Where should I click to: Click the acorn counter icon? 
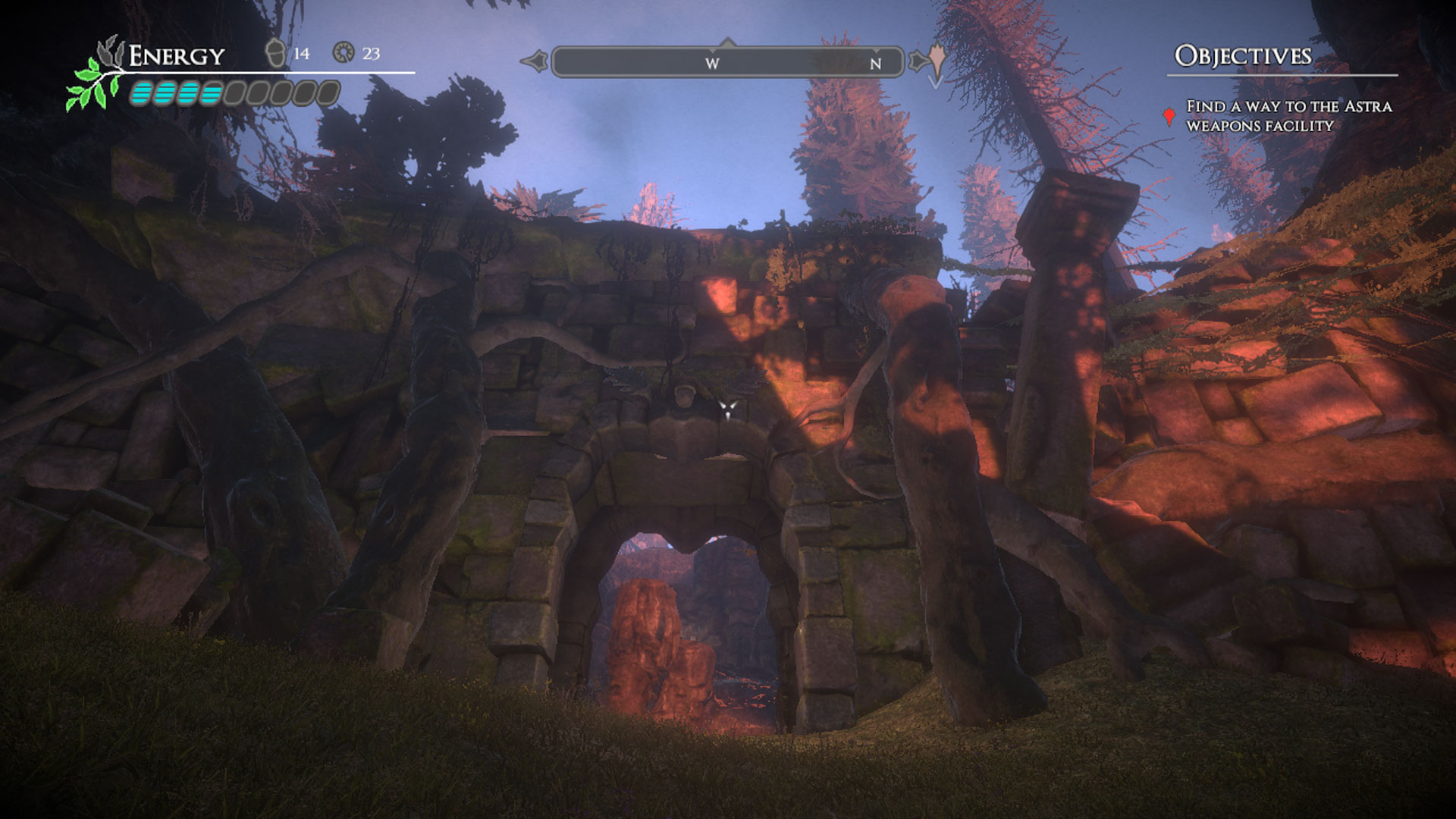click(x=275, y=53)
